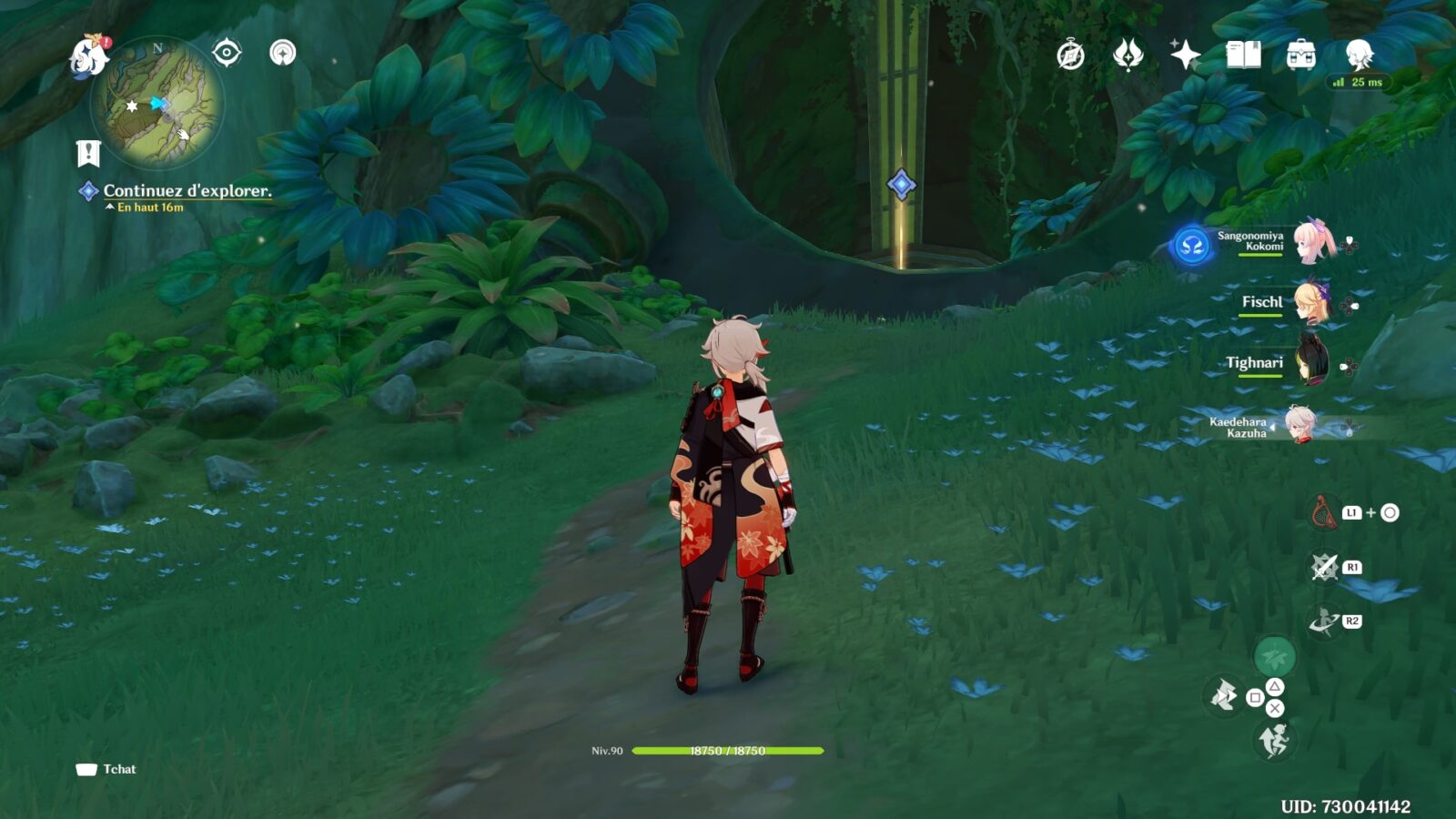
Task: Open the circular minimap
Action: tap(157, 103)
